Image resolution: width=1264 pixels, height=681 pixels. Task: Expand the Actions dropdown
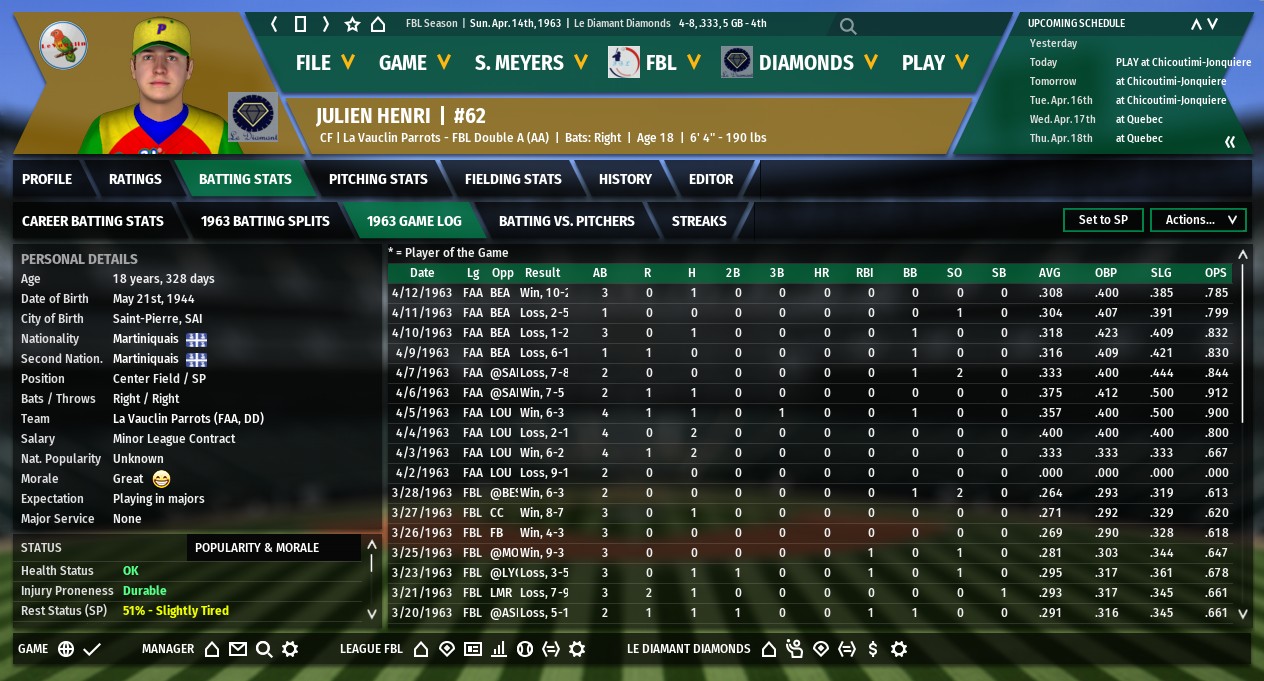click(1198, 220)
